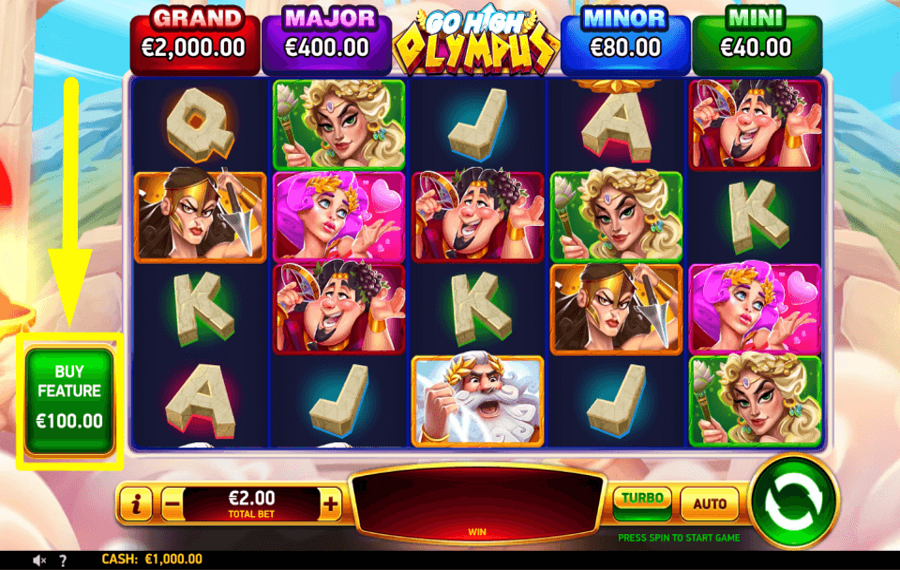Screen dimensions: 900x570
Task: Open the game info paytable
Action: pos(136,505)
